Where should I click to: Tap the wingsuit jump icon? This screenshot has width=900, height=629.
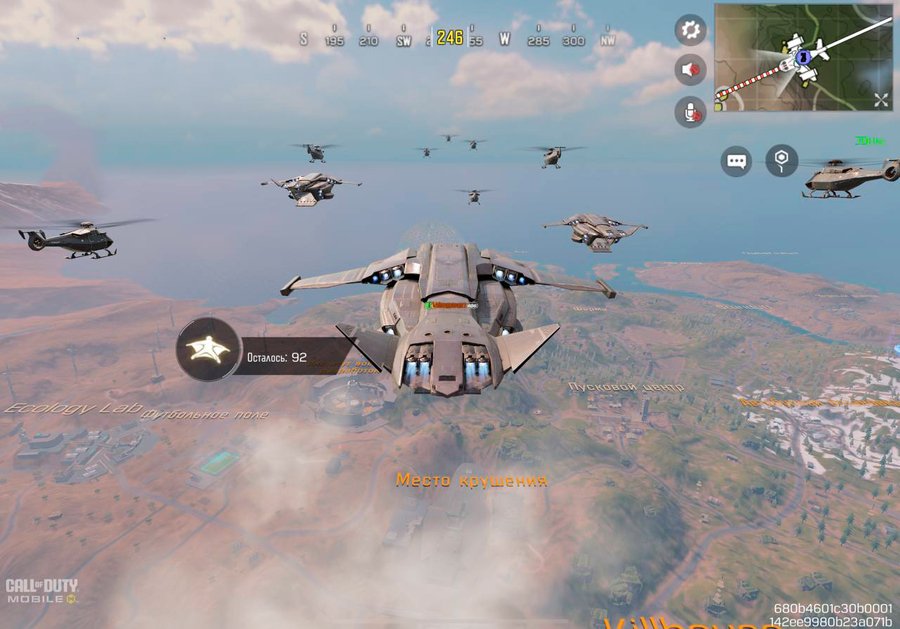(208, 350)
